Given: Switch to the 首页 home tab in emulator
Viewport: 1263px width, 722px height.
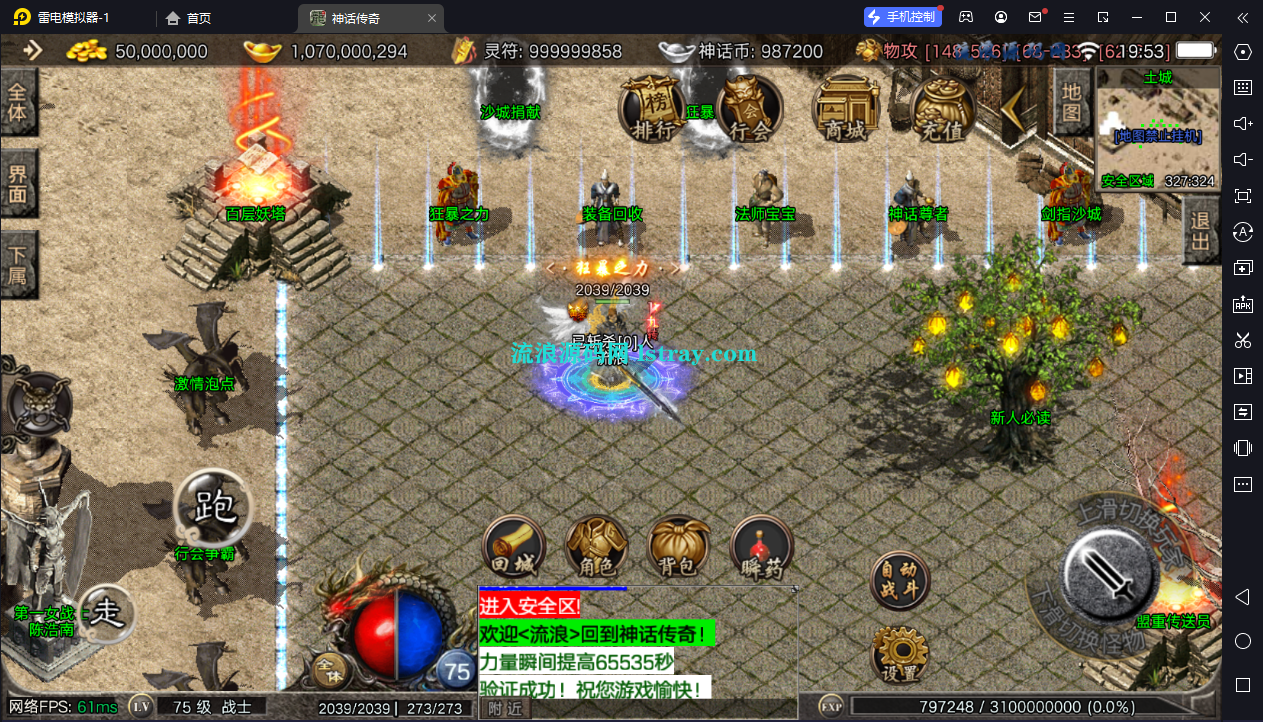Looking at the screenshot, I should coord(189,18).
